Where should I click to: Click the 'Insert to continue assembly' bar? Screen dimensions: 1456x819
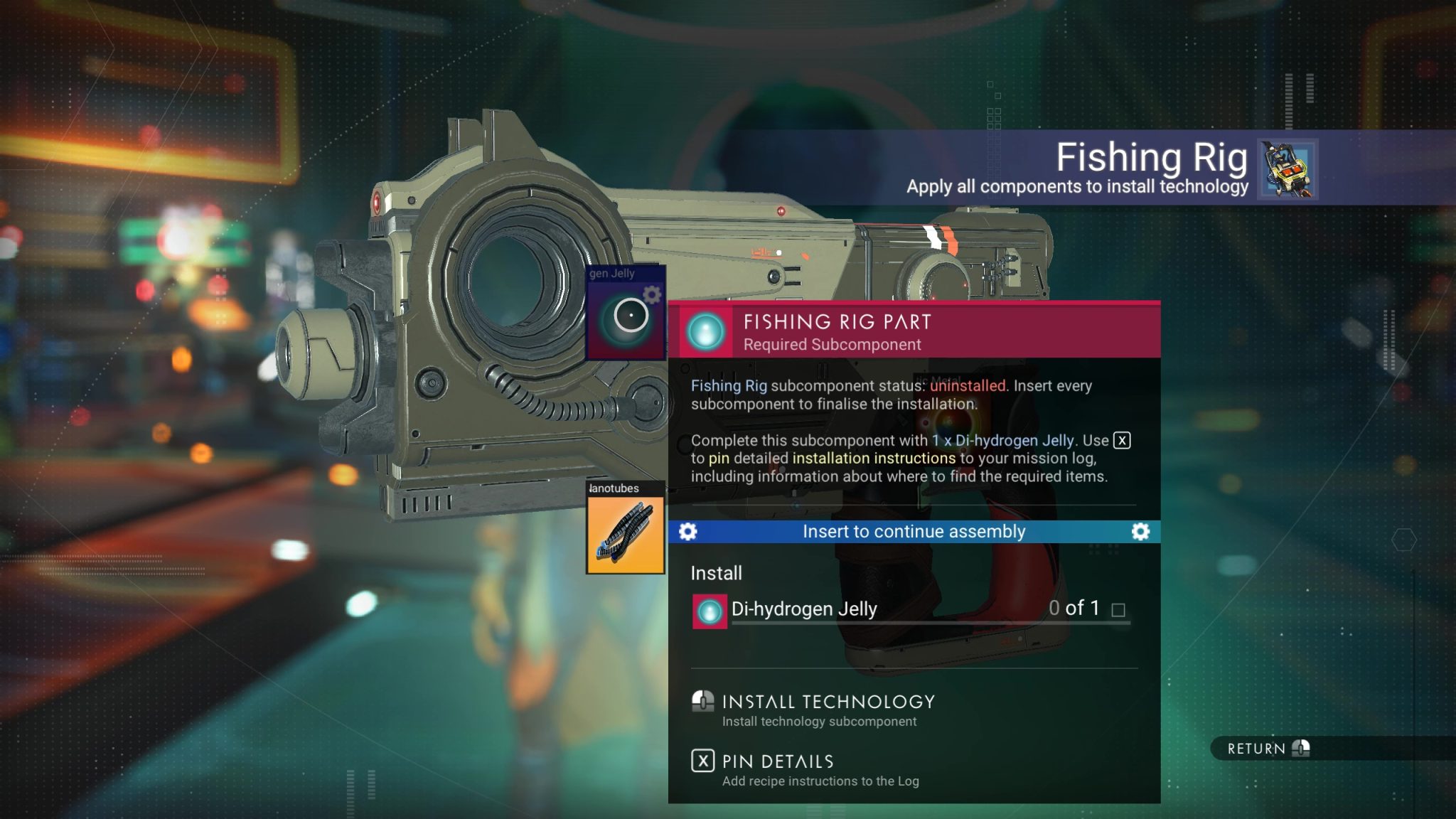[914, 531]
